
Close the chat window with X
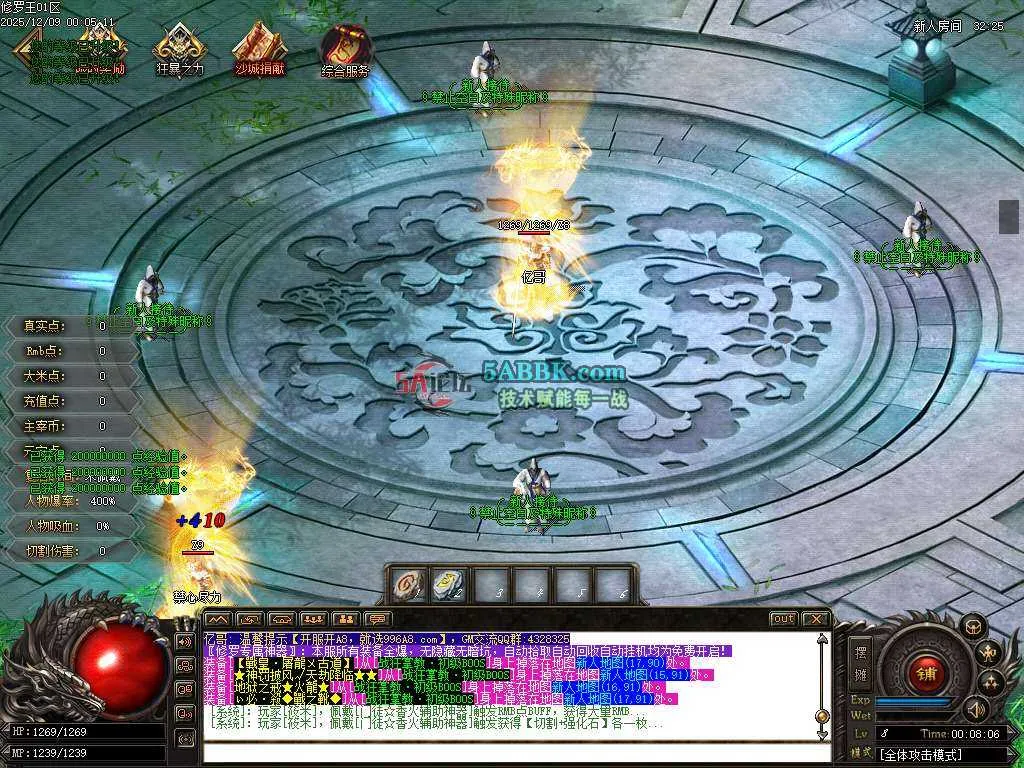pyautogui.click(x=816, y=619)
